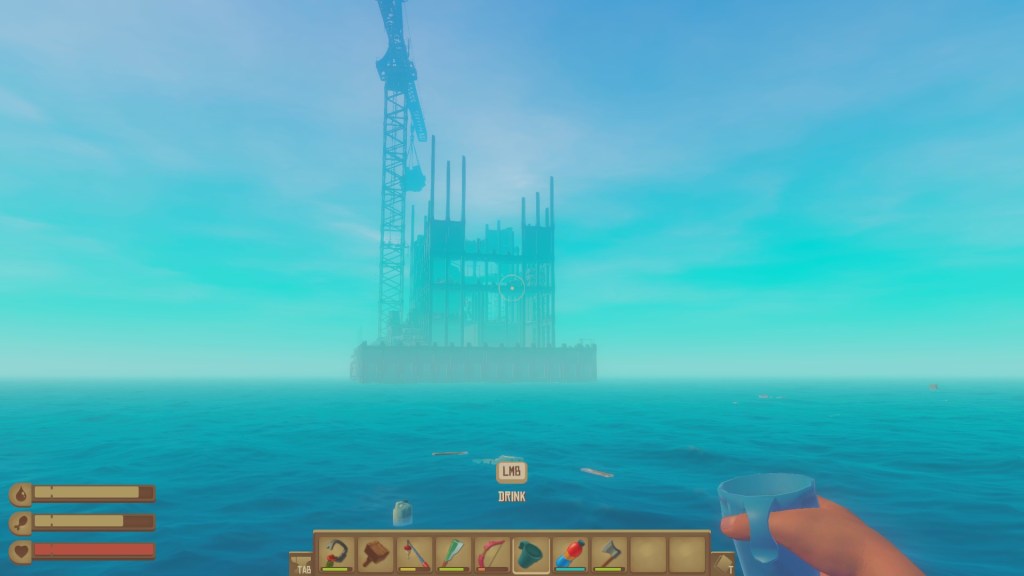Viewport: 1024px width, 576px height.
Task: Select the teal drinking cup slot
Action: tap(531, 553)
